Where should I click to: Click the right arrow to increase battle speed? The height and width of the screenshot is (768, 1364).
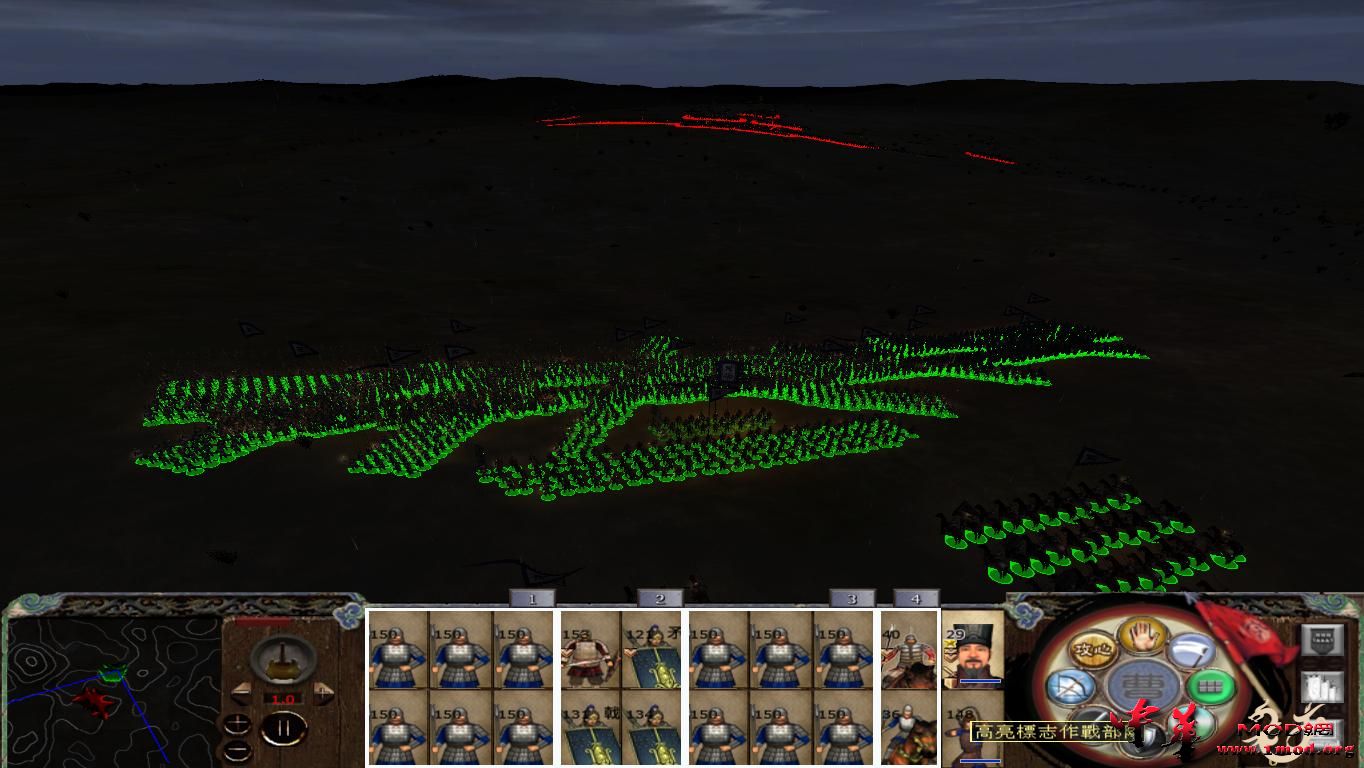(323, 692)
